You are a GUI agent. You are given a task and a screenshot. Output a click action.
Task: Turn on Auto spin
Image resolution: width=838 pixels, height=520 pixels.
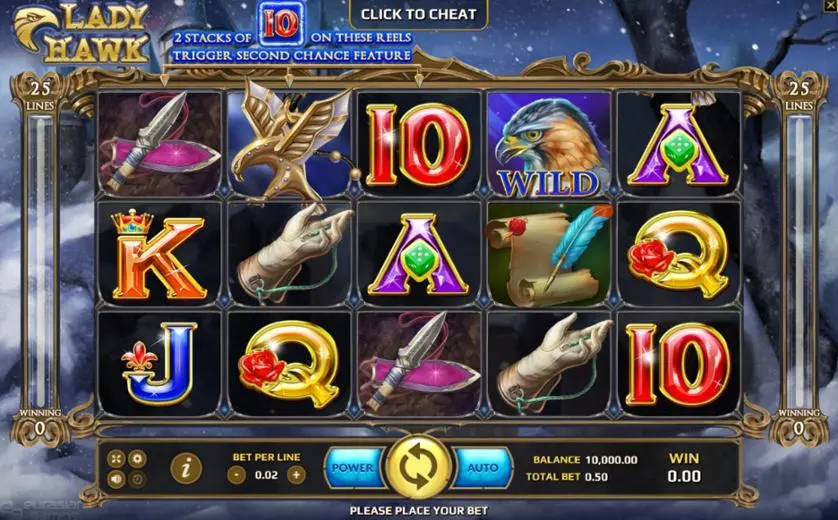[x=483, y=467]
